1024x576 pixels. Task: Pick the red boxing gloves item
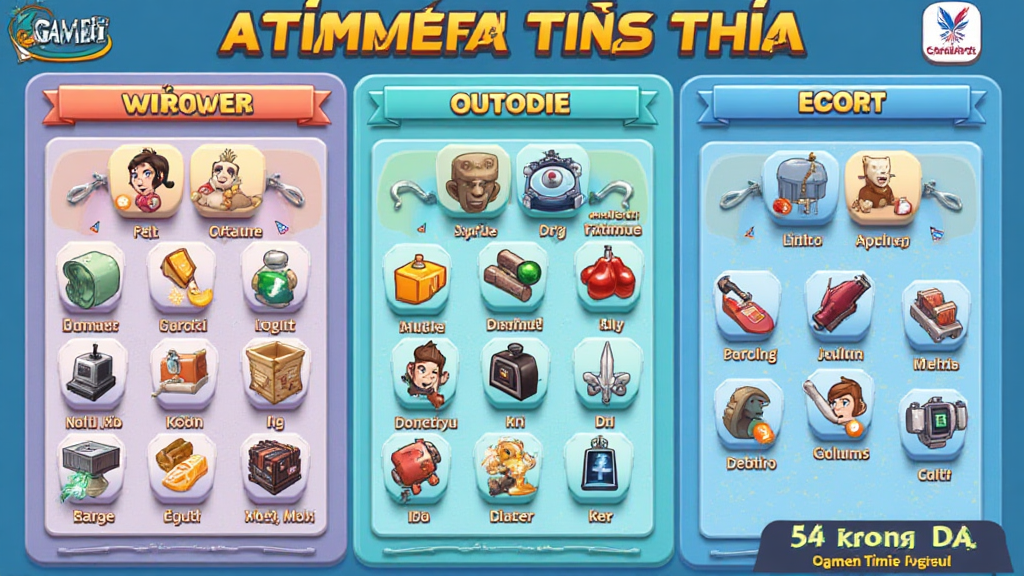coord(609,277)
